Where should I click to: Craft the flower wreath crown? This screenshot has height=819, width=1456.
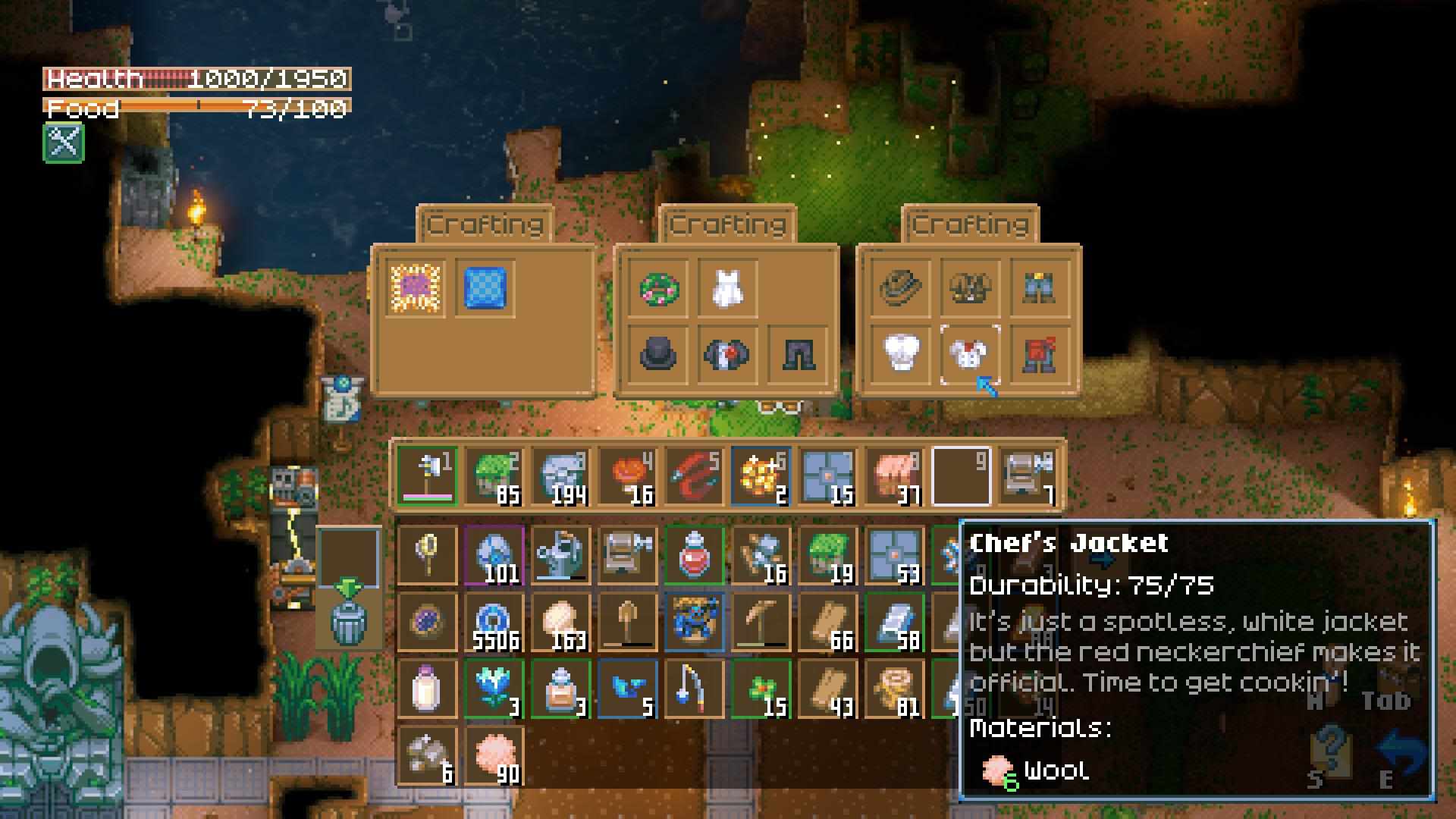coord(657,288)
